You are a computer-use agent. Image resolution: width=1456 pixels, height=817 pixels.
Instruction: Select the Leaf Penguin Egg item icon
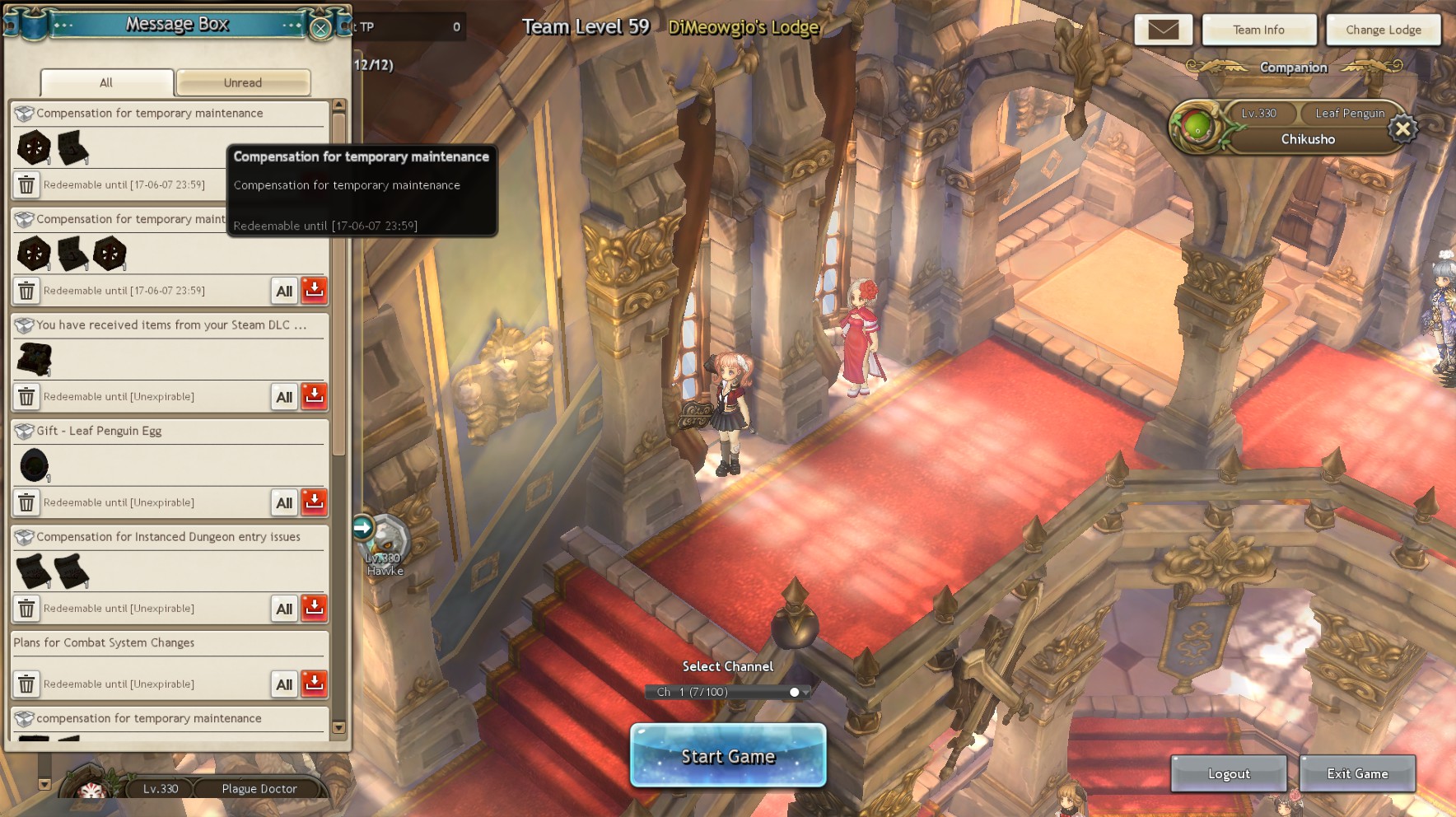[x=34, y=465]
